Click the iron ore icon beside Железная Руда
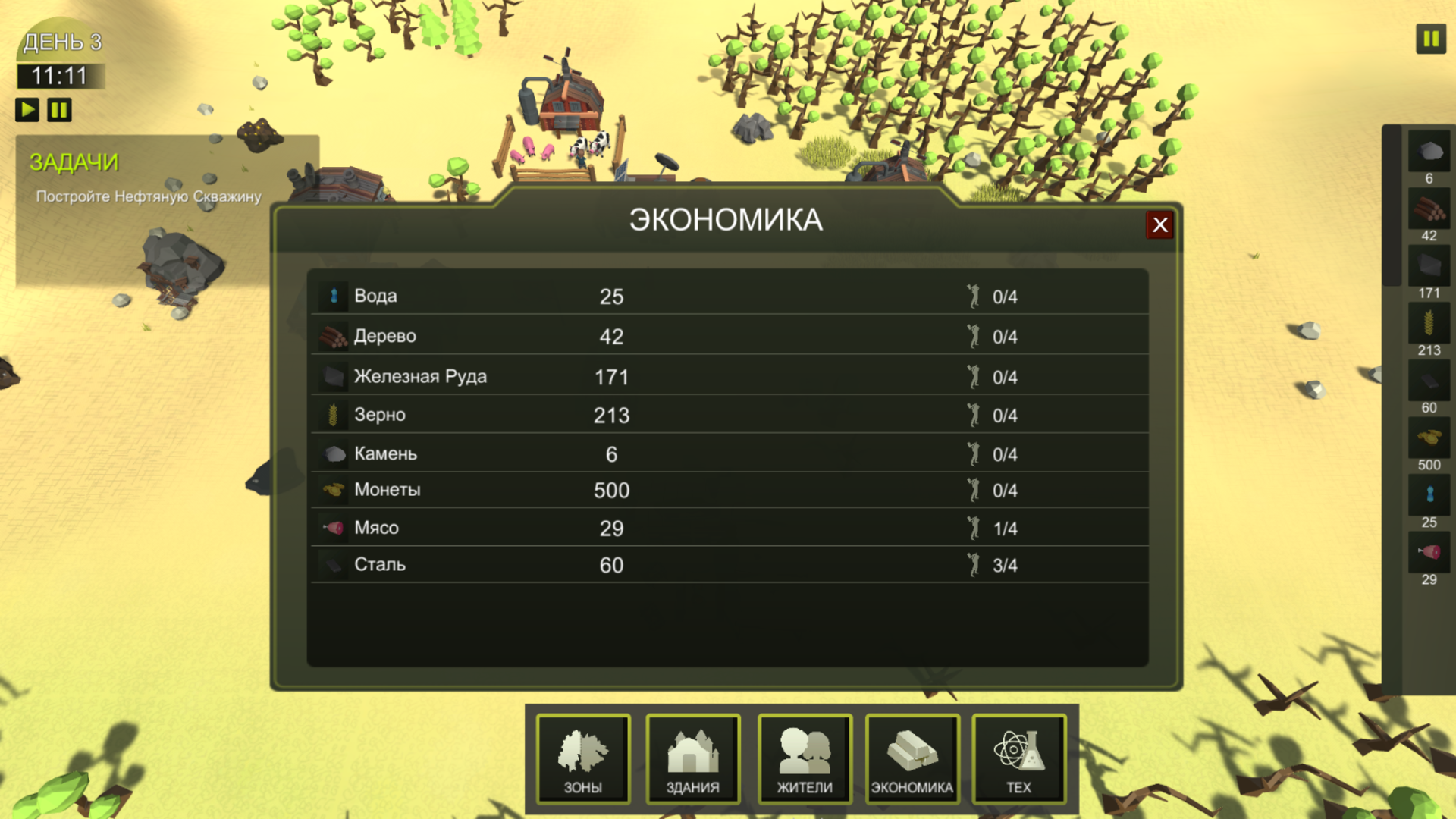The image size is (1456, 819). 334,375
